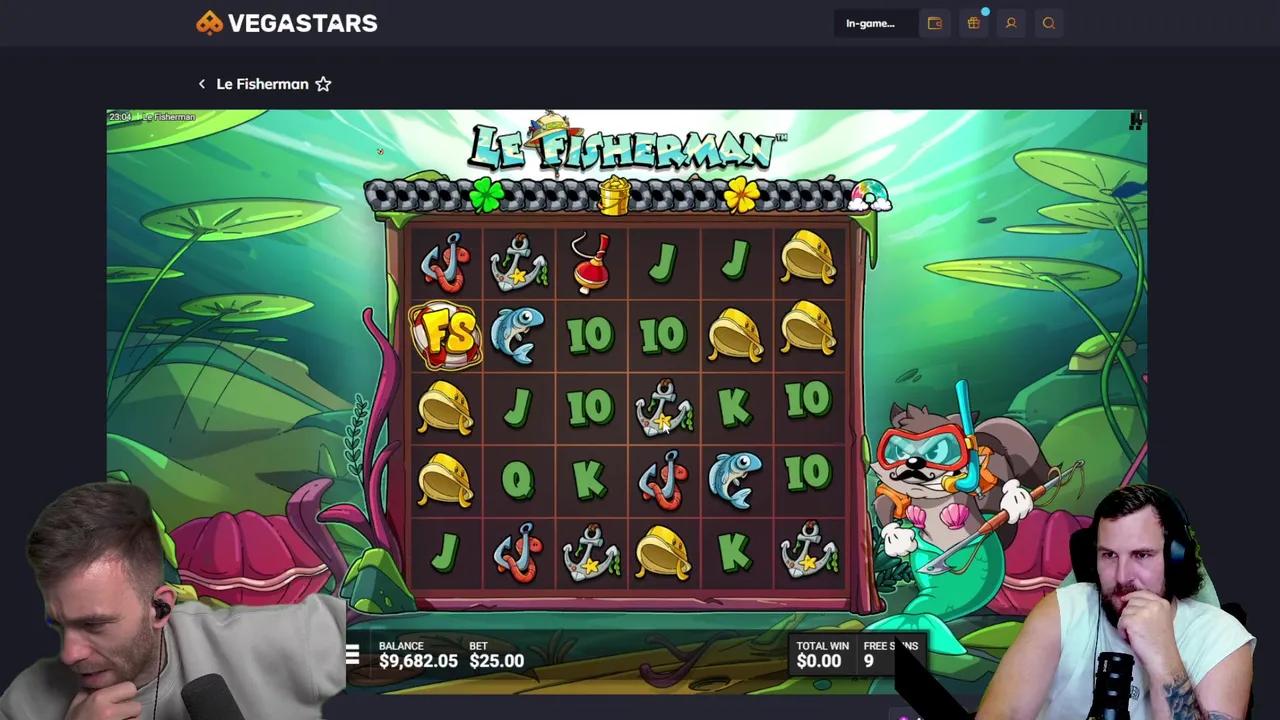Click the icon in the game's top-right corner
Image resolution: width=1280 pixels, height=720 pixels.
click(x=1135, y=119)
